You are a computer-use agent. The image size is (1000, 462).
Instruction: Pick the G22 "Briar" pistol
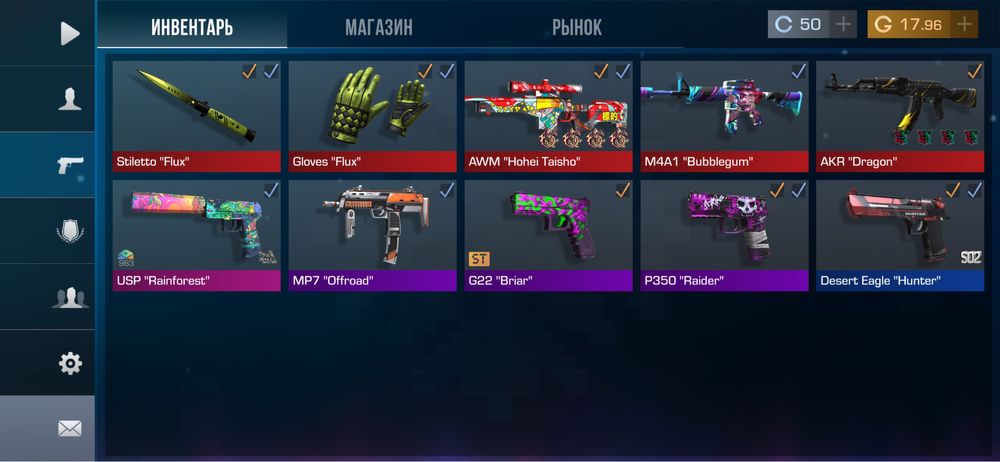[548, 234]
